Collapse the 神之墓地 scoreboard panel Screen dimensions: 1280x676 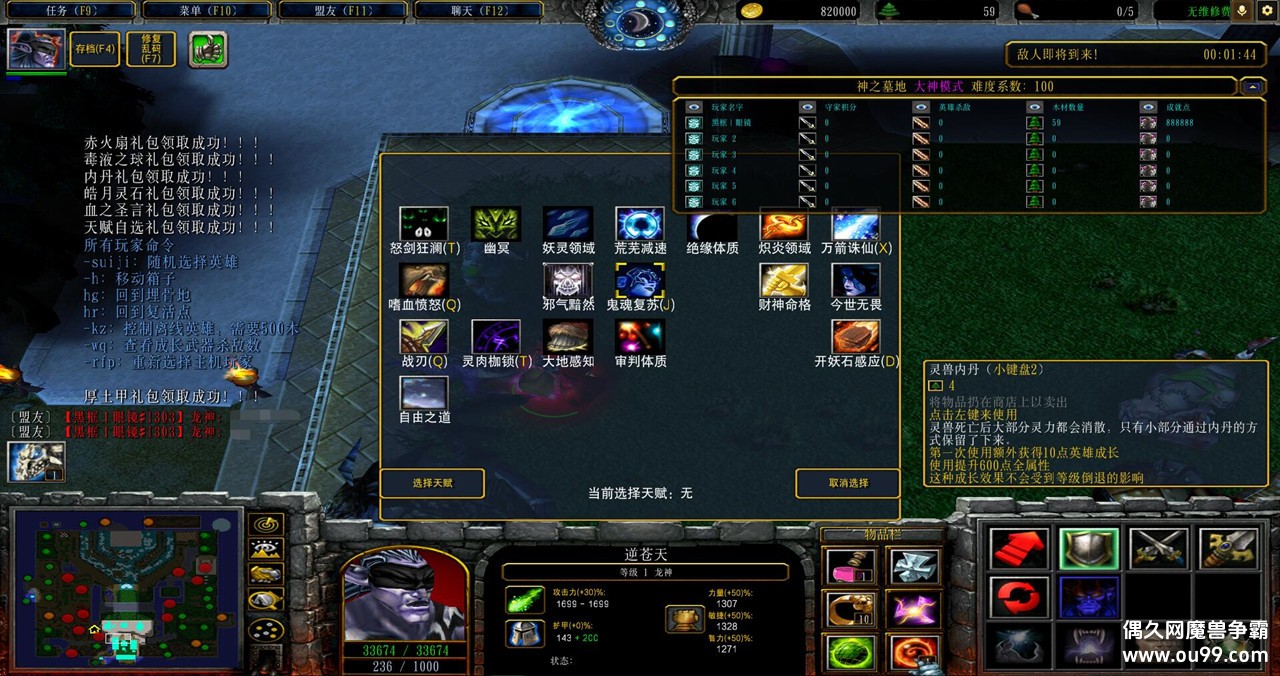(1252, 87)
